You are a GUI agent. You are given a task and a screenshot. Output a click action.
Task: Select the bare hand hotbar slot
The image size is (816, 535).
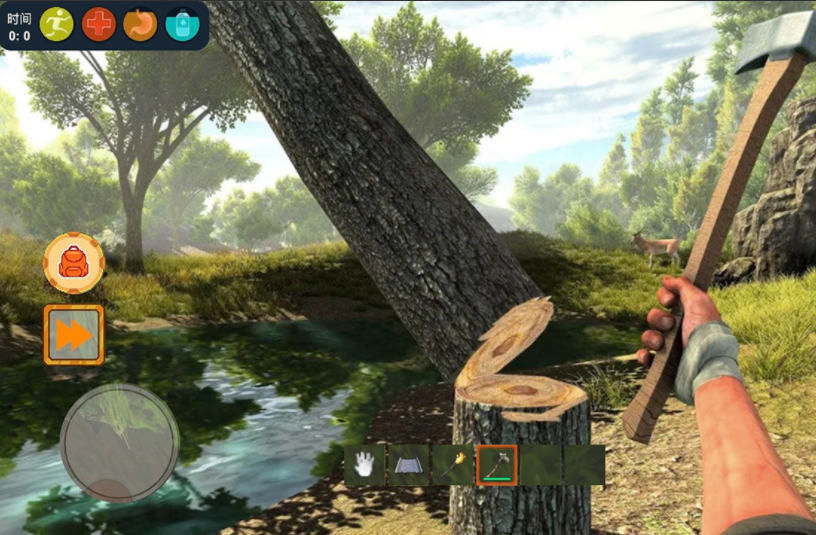point(365,465)
